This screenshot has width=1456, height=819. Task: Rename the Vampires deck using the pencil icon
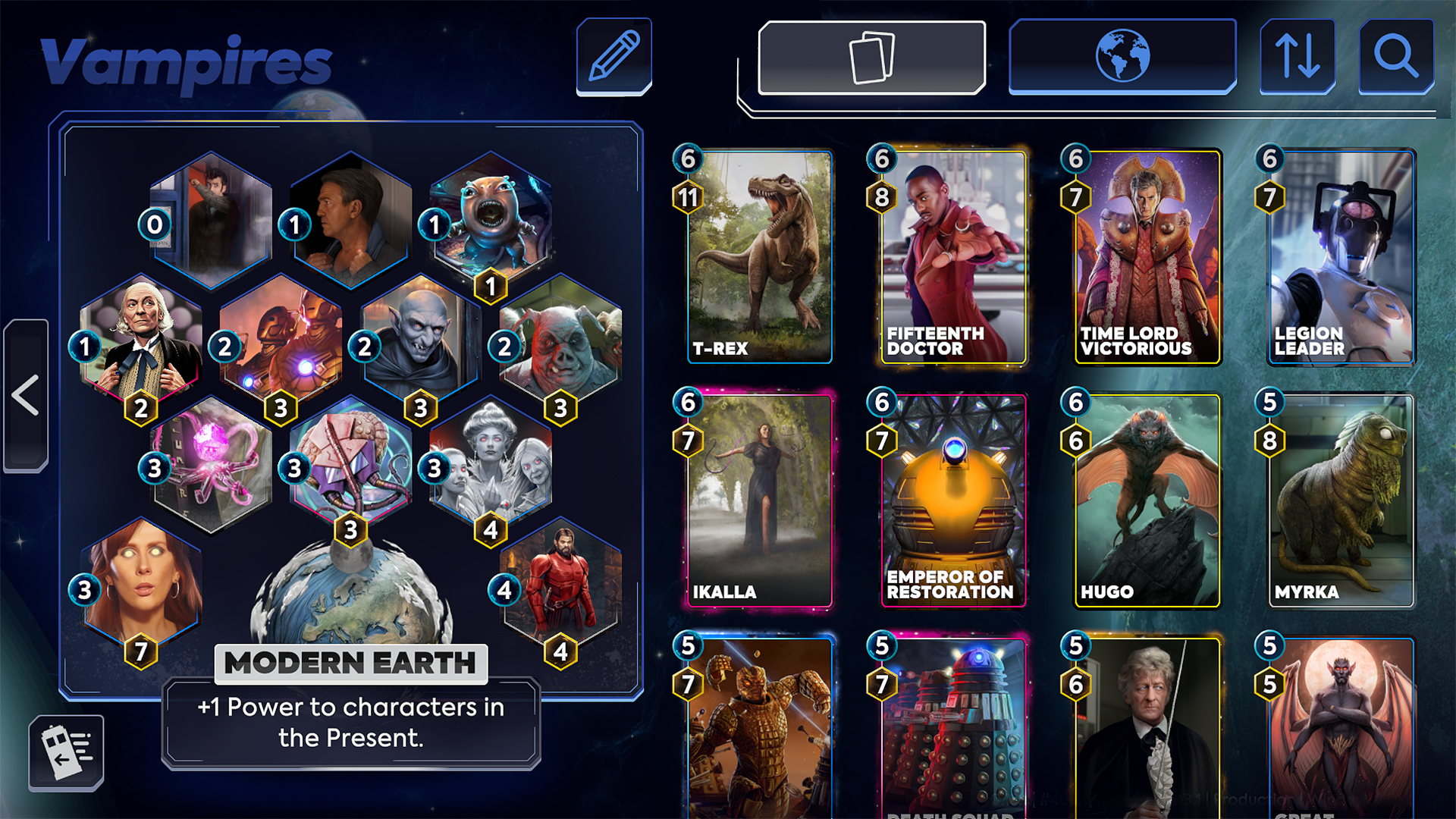(x=614, y=56)
